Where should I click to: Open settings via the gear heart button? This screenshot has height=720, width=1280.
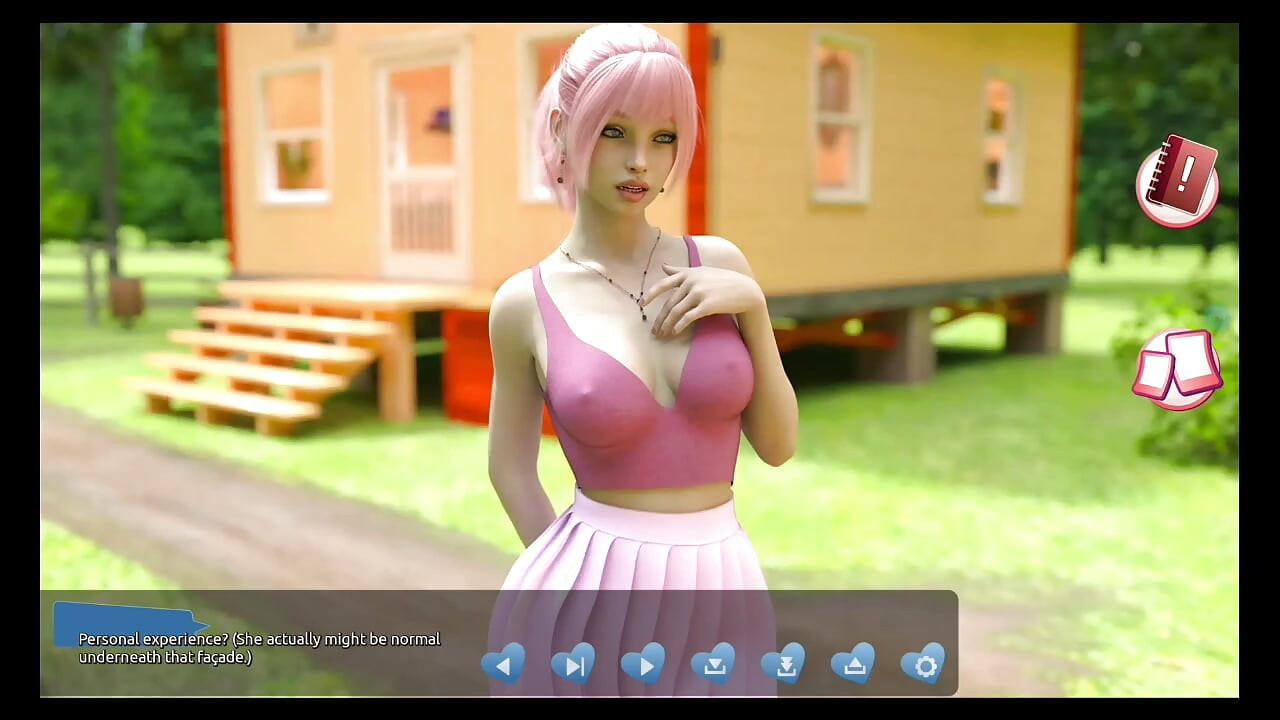coord(923,664)
